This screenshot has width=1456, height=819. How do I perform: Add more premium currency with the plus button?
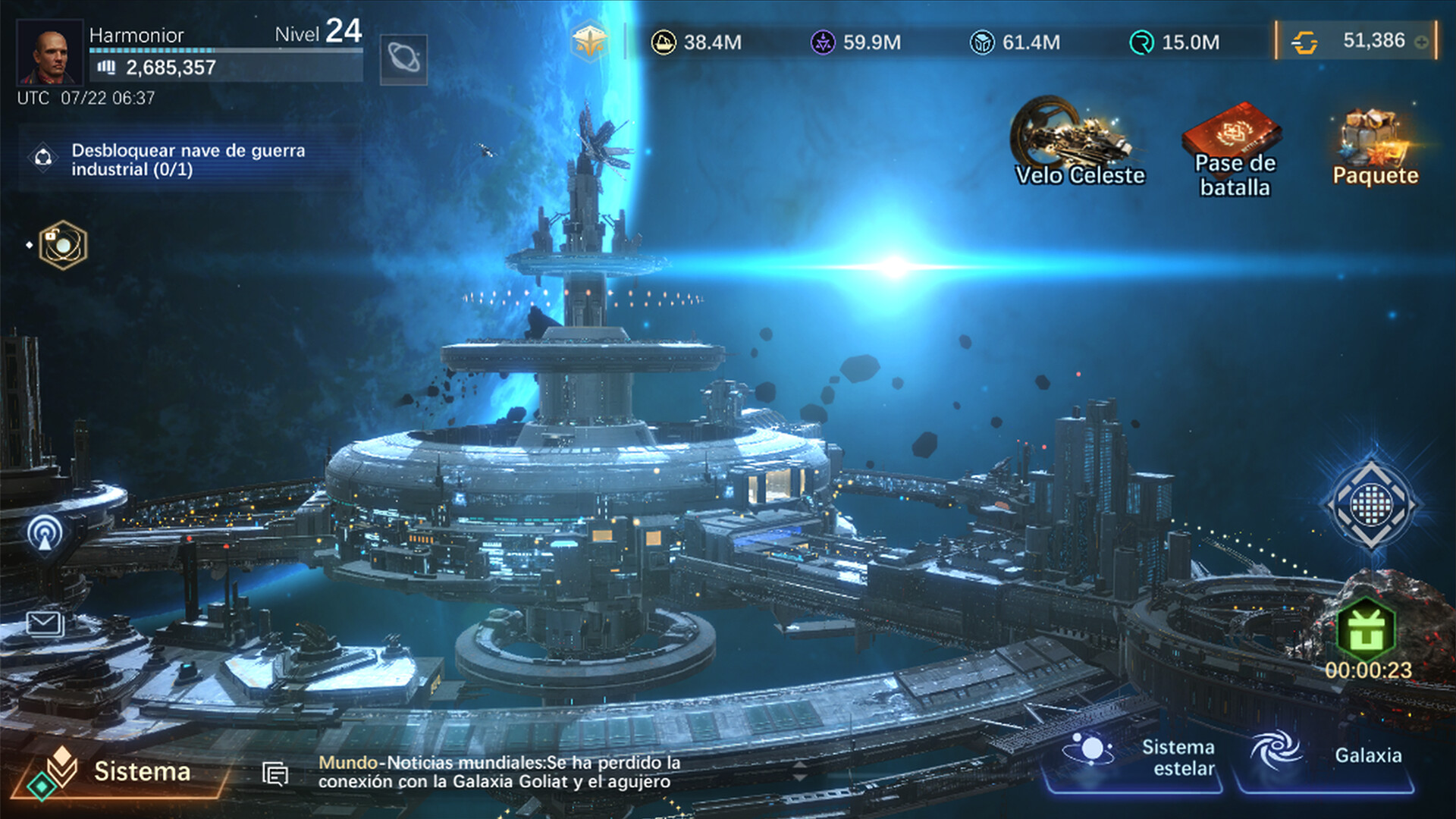1422,42
